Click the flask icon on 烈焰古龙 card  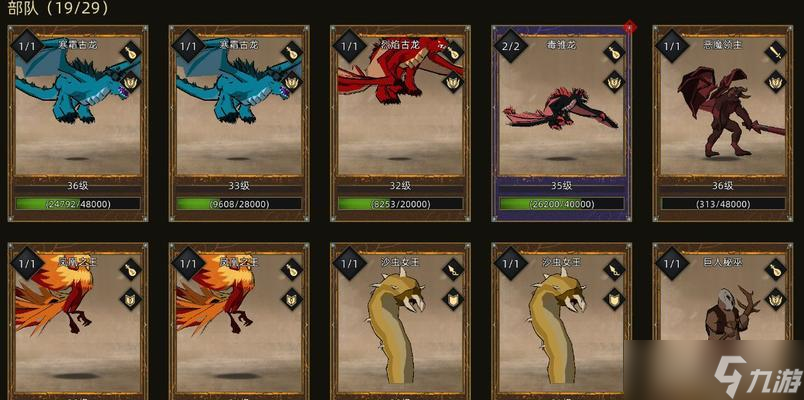tap(453, 52)
